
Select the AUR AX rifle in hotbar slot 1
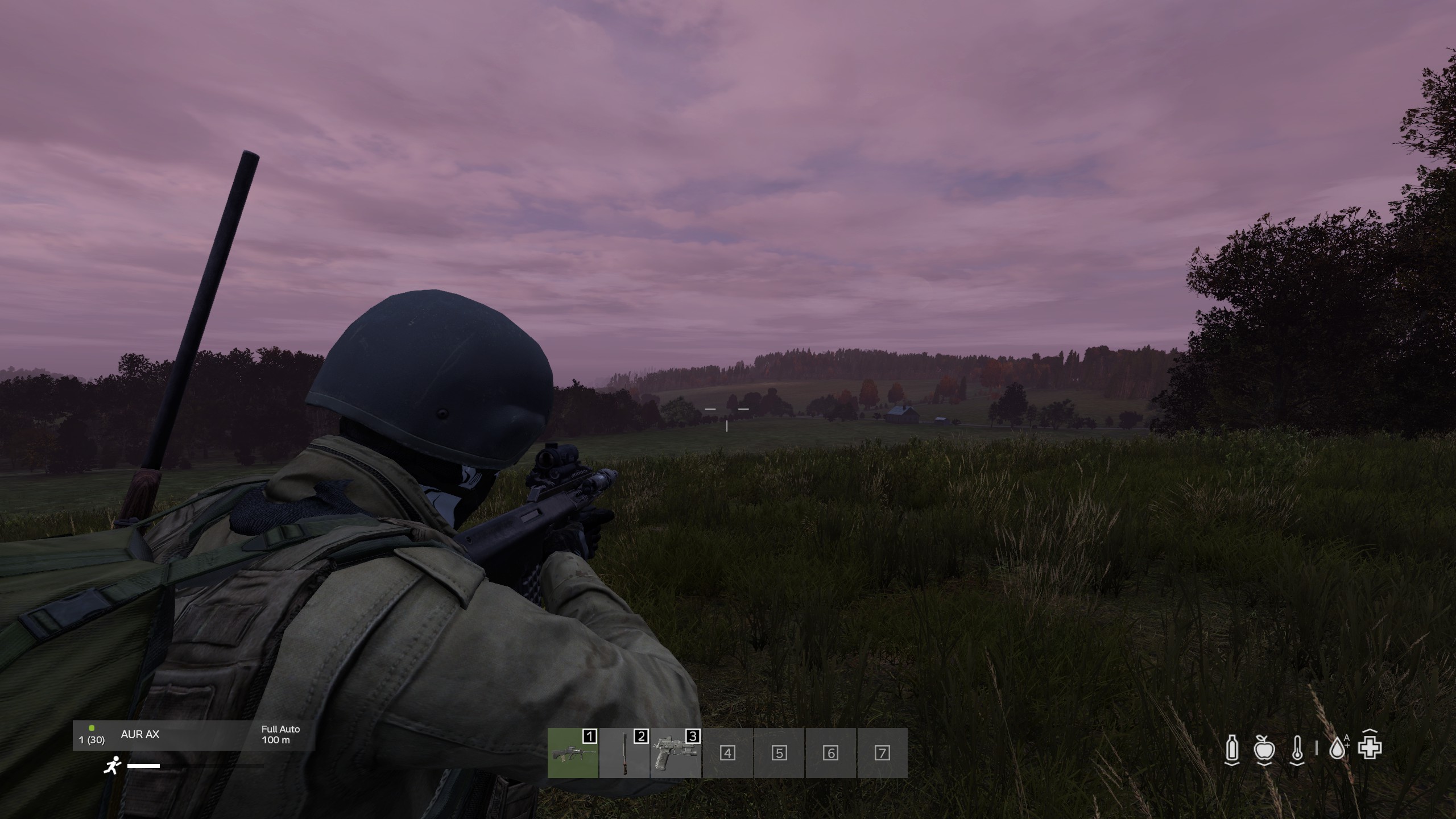tap(573, 753)
